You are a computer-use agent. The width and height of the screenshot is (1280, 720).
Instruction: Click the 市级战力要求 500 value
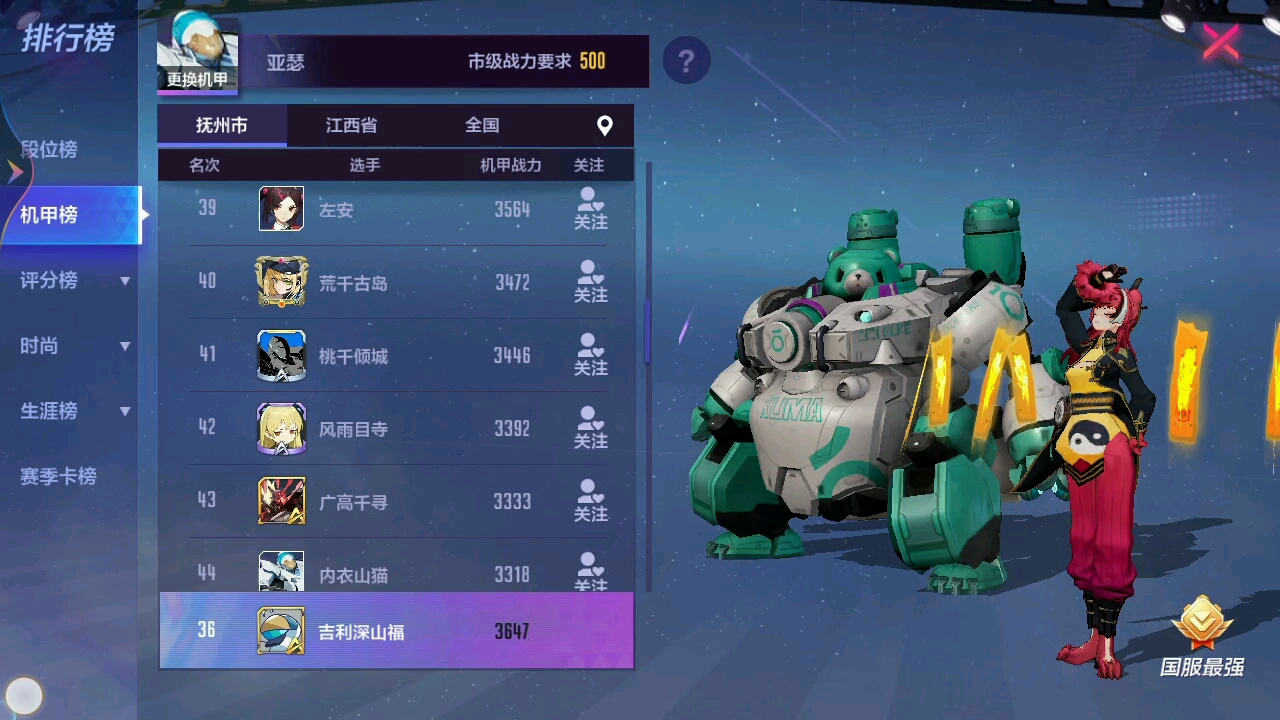(x=592, y=61)
